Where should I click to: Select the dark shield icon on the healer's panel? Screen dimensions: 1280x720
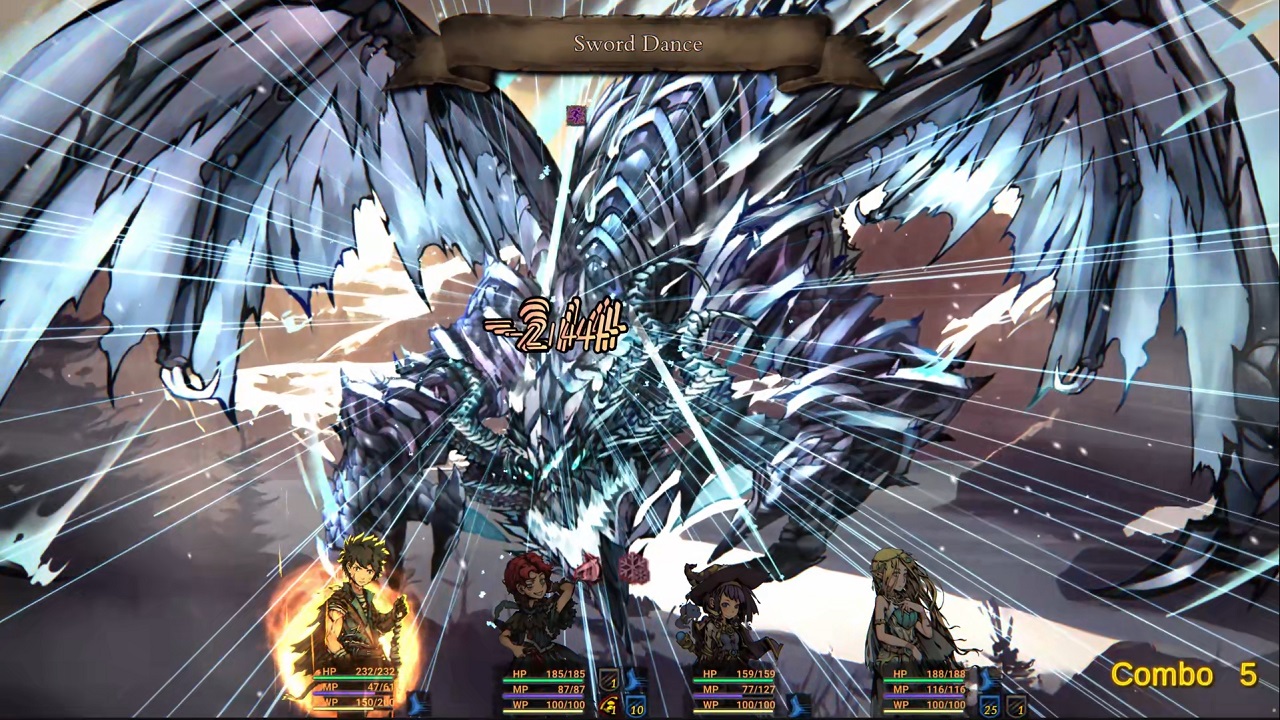click(x=1017, y=705)
